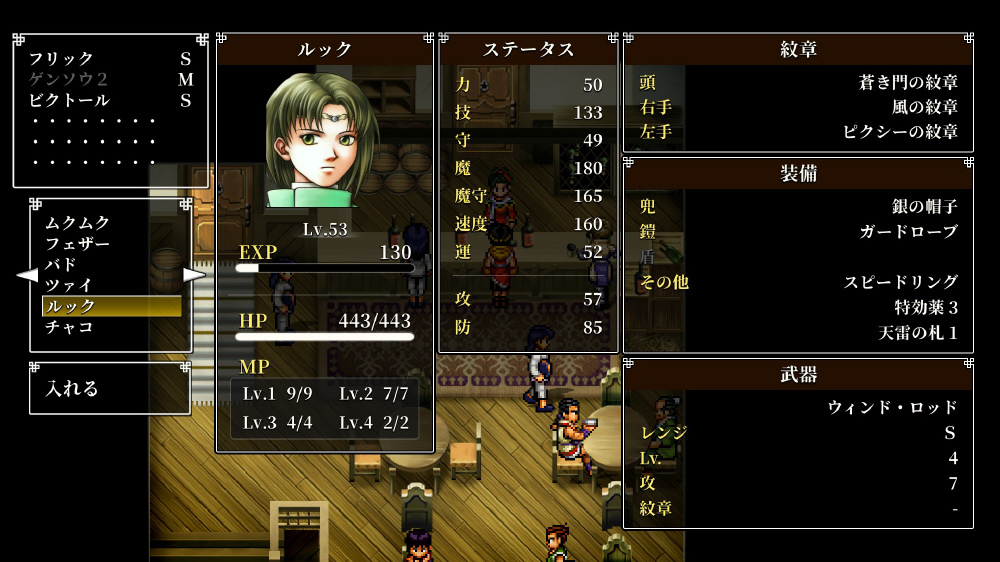
Task: Select the スピードリング accessory
Action: [900, 282]
